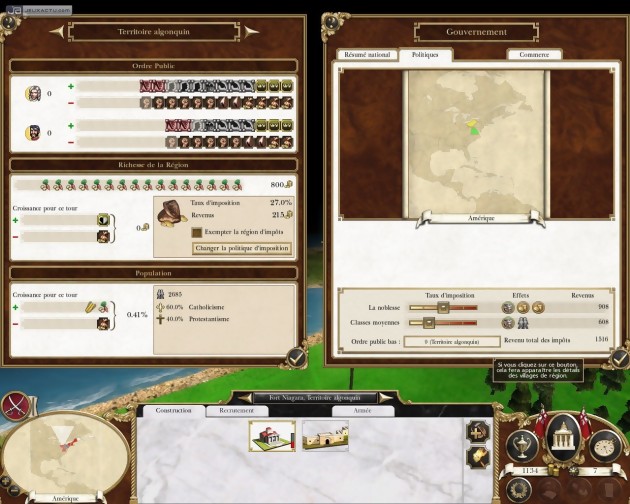Switch to the Résumé national tab

point(368,55)
